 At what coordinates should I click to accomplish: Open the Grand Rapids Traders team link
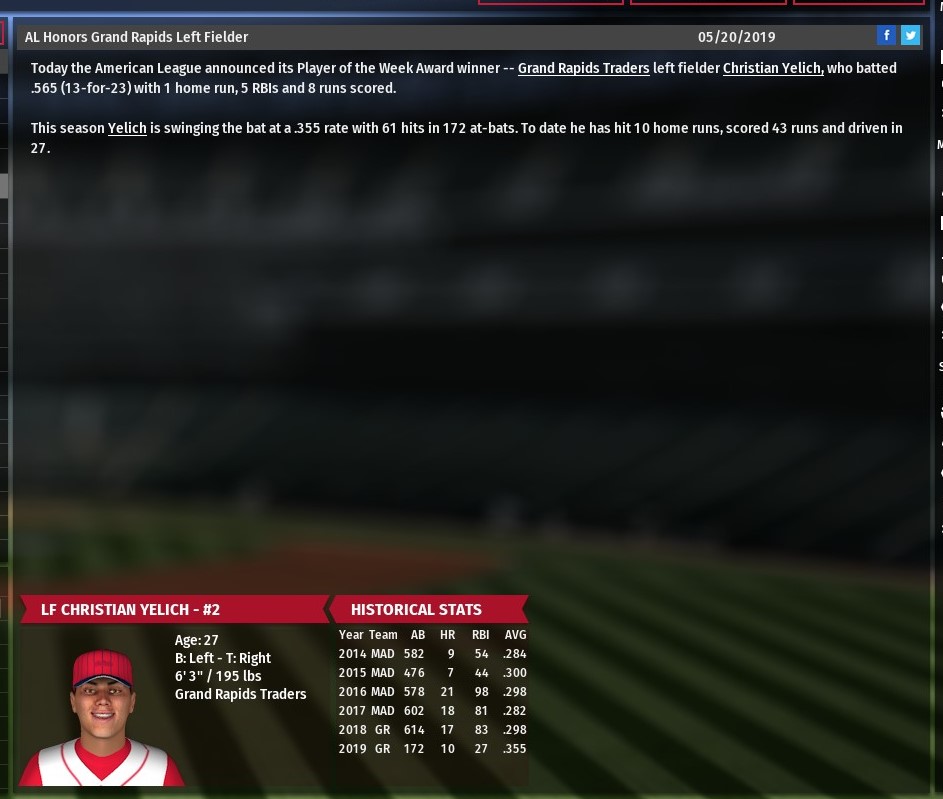tap(583, 69)
